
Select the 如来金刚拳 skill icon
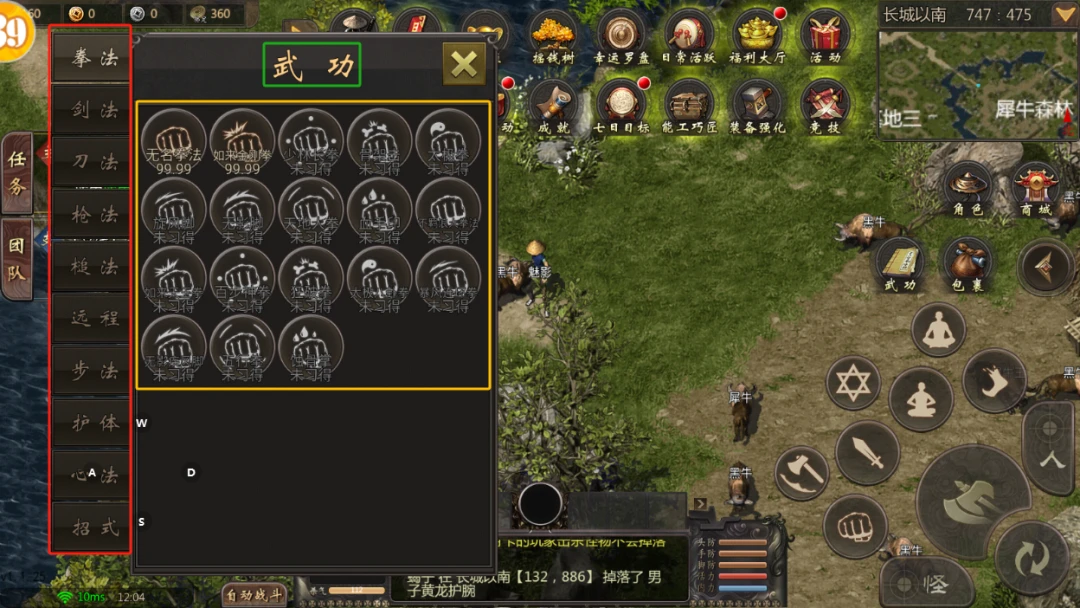click(242, 139)
